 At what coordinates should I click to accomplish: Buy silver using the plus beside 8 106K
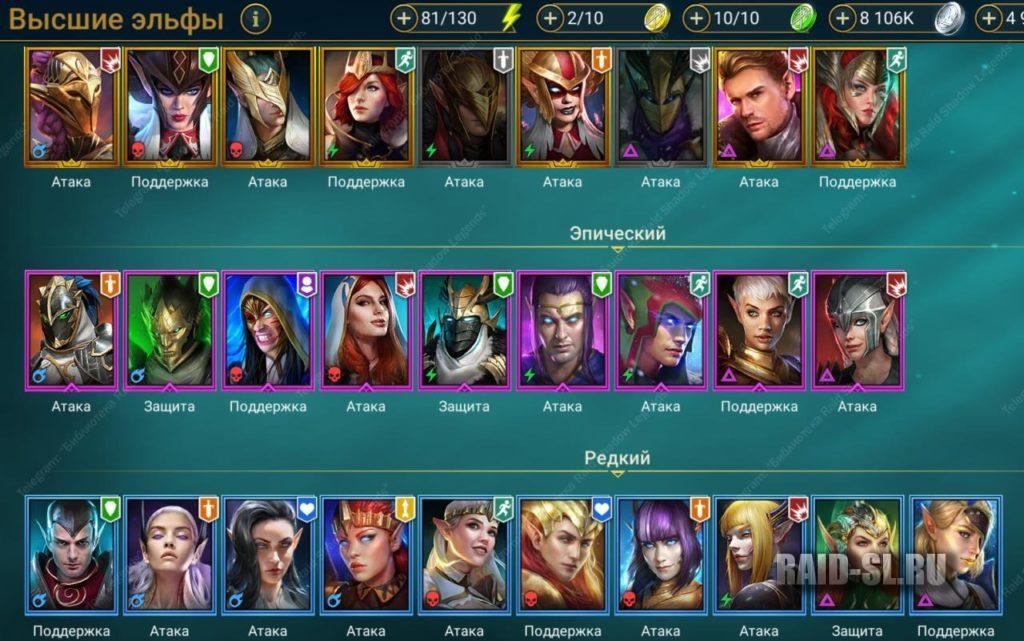click(x=844, y=18)
